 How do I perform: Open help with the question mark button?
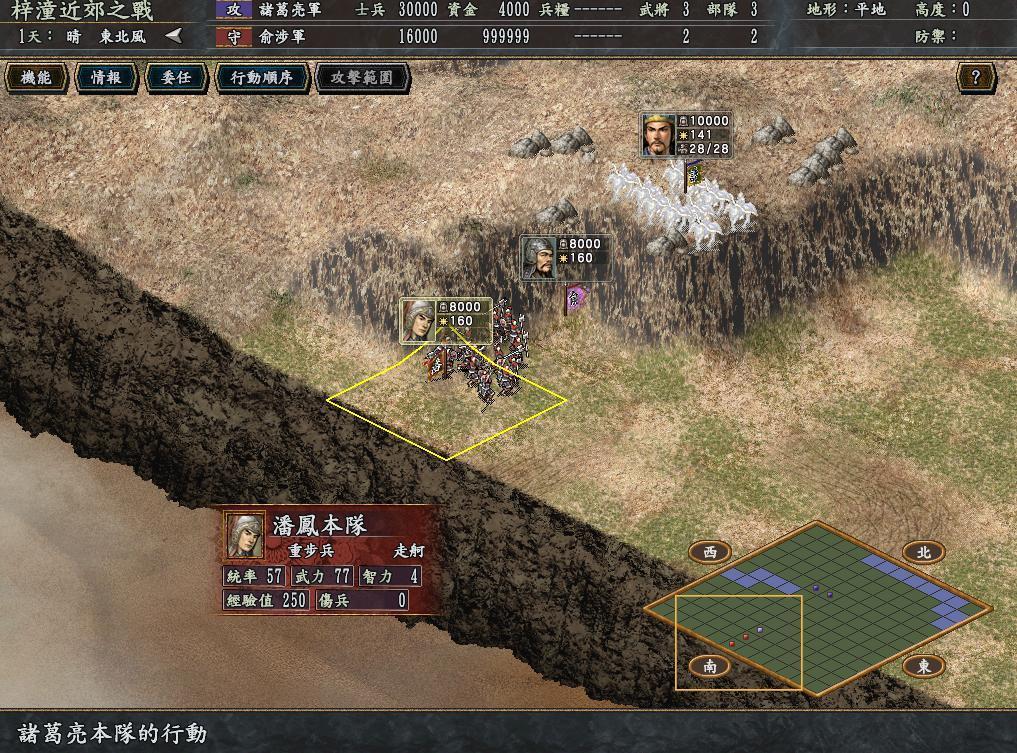(975, 77)
